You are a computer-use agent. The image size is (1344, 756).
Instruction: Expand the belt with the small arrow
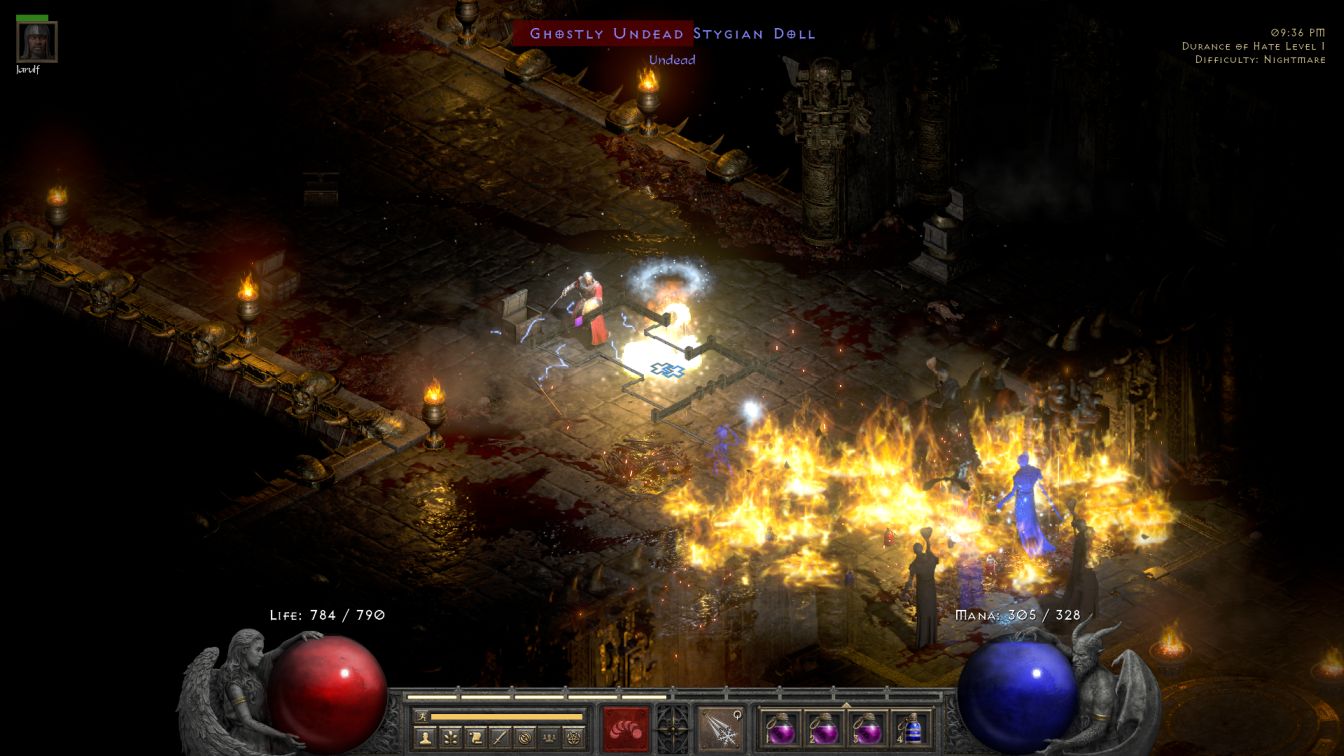846,705
